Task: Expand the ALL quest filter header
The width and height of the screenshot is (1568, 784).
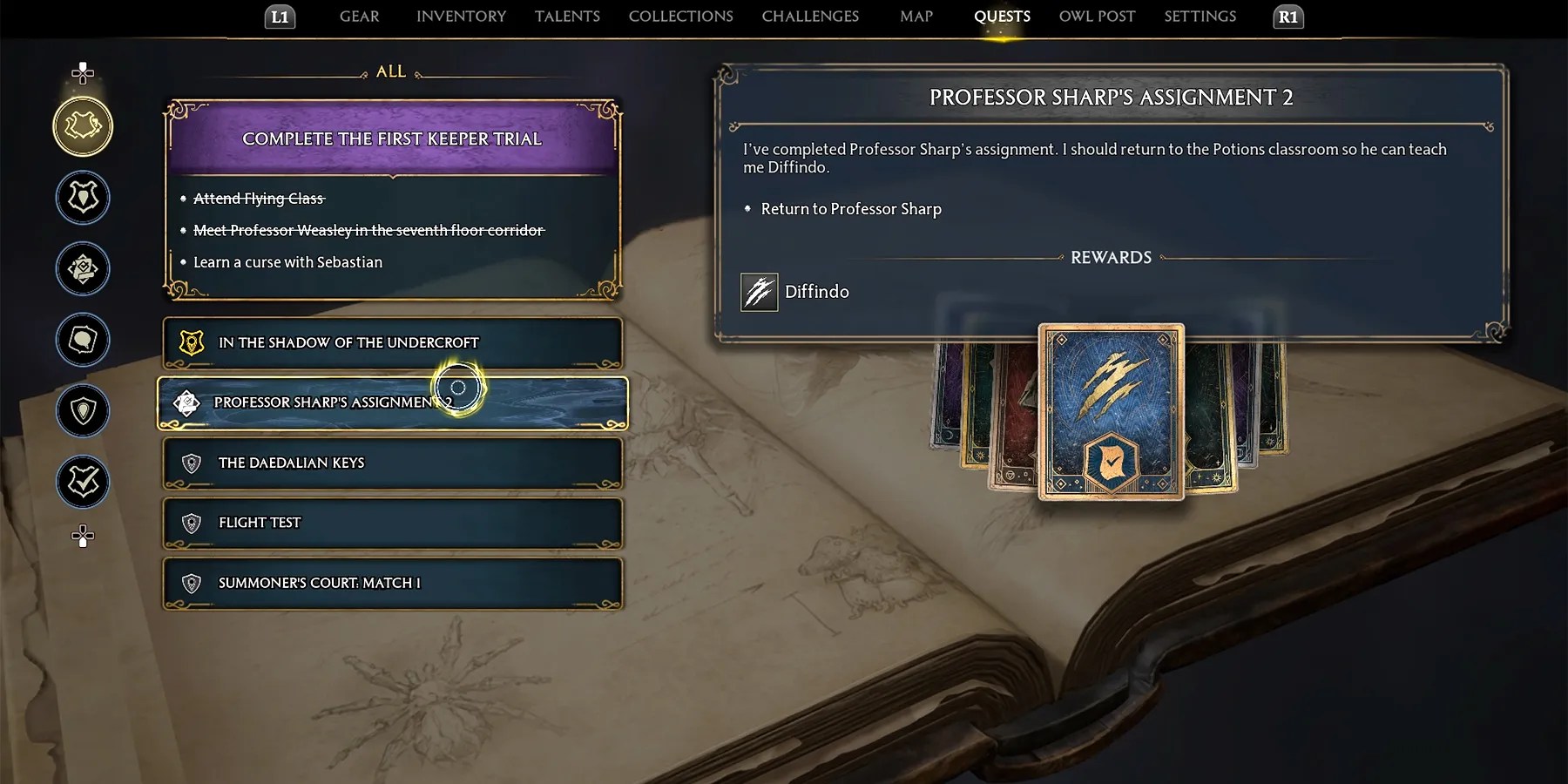Action: click(392, 71)
